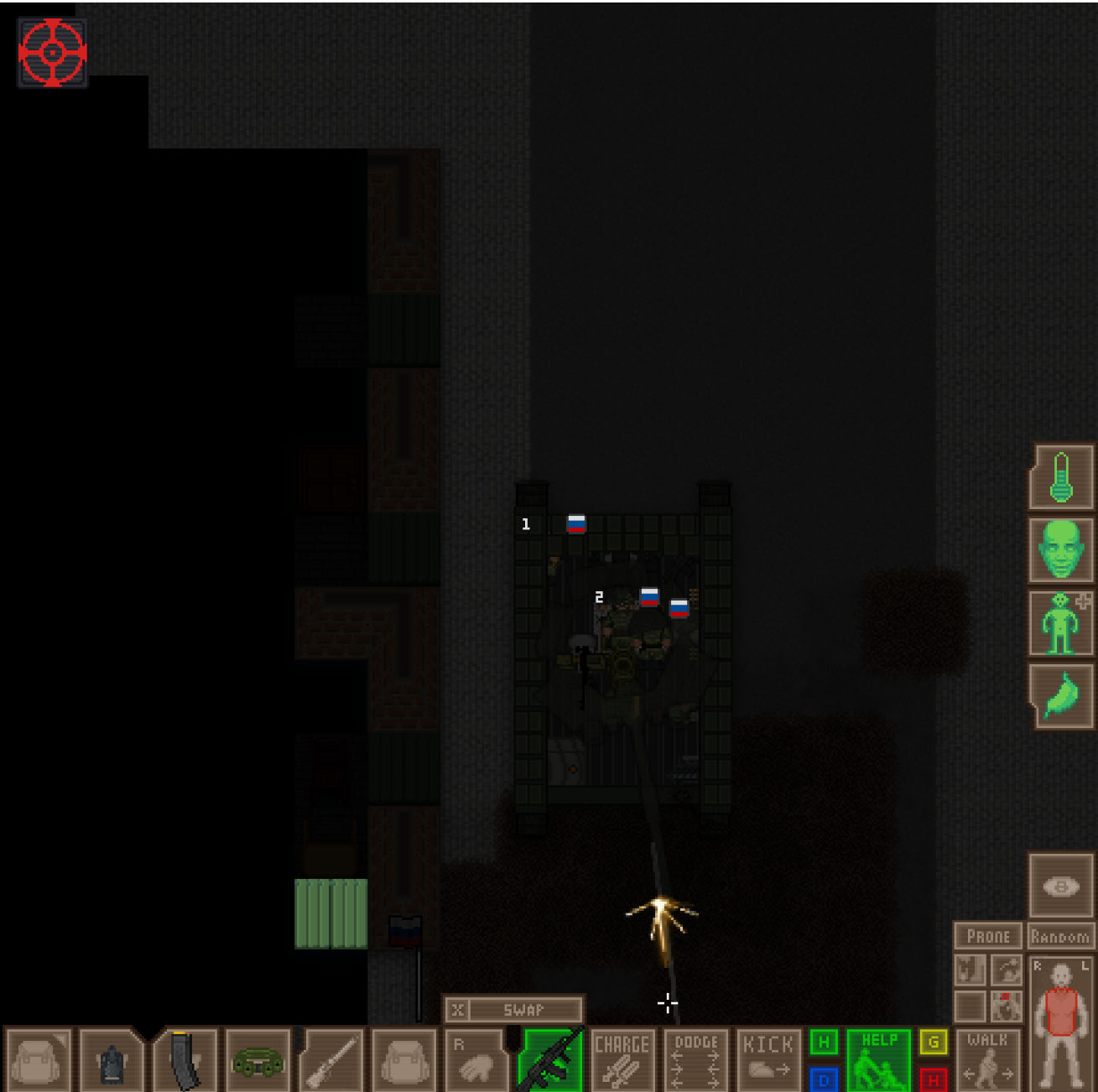This screenshot has width=1098, height=1092.
Task: Toggle the Walk movement mode
Action: (988, 1059)
